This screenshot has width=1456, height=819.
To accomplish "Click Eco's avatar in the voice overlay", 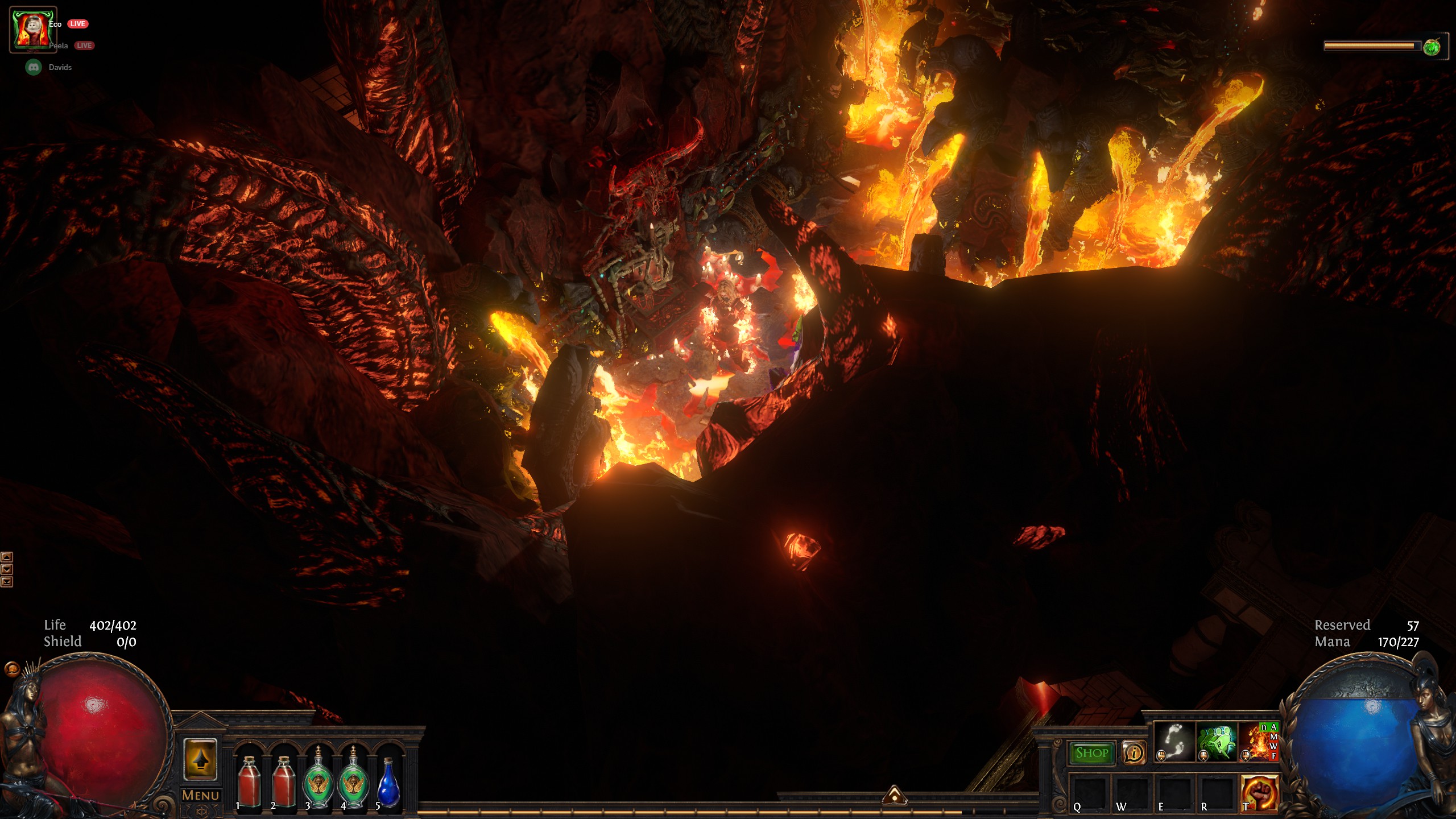I will click(33, 30).
